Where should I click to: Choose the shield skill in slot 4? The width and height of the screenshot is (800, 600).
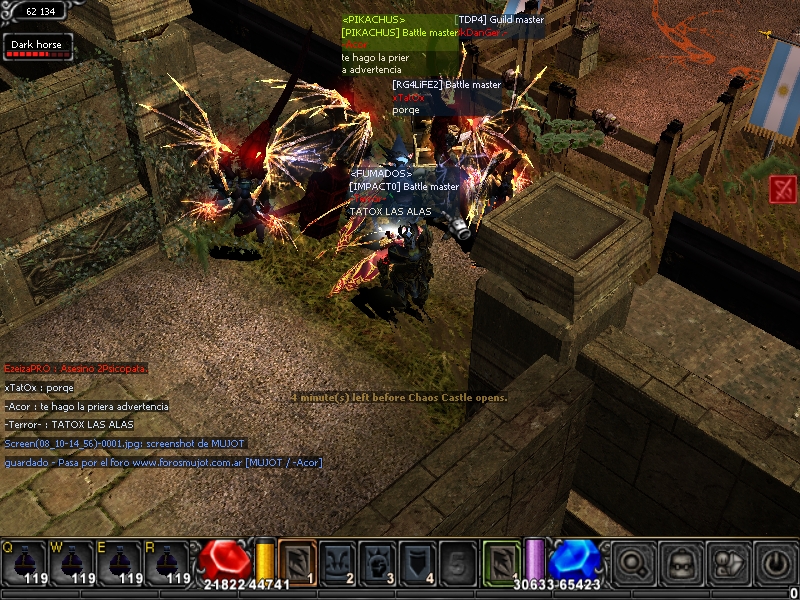click(x=418, y=562)
